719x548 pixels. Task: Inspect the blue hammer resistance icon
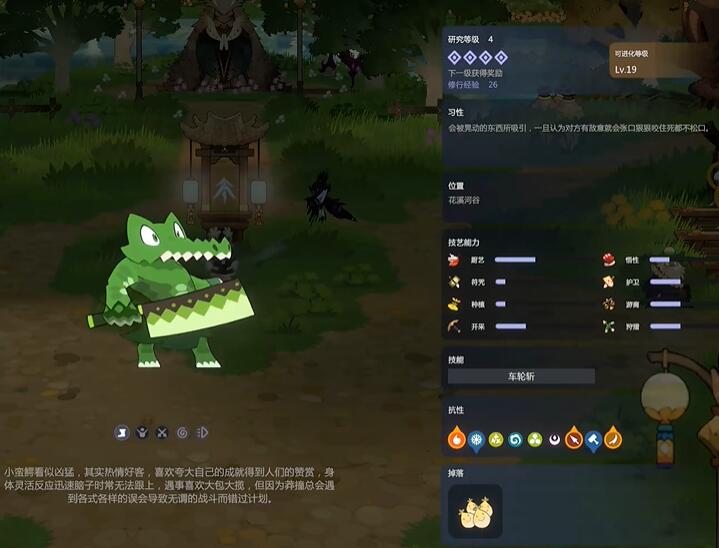[593, 438]
